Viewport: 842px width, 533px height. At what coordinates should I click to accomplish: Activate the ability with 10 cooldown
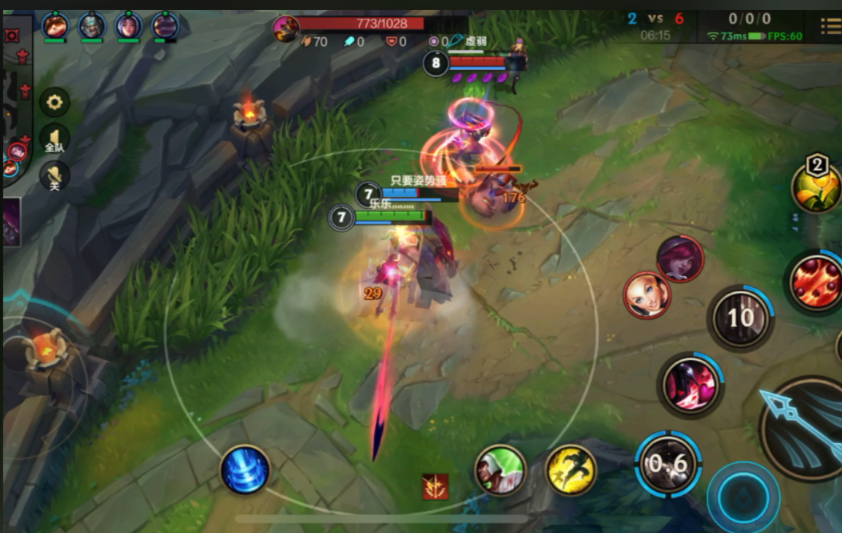click(x=740, y=319)
